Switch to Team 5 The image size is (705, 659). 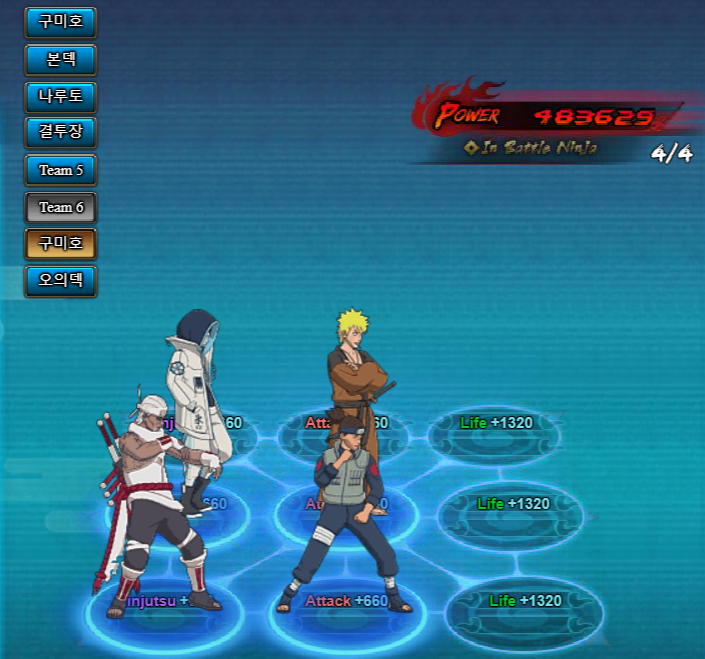[60, 170]
